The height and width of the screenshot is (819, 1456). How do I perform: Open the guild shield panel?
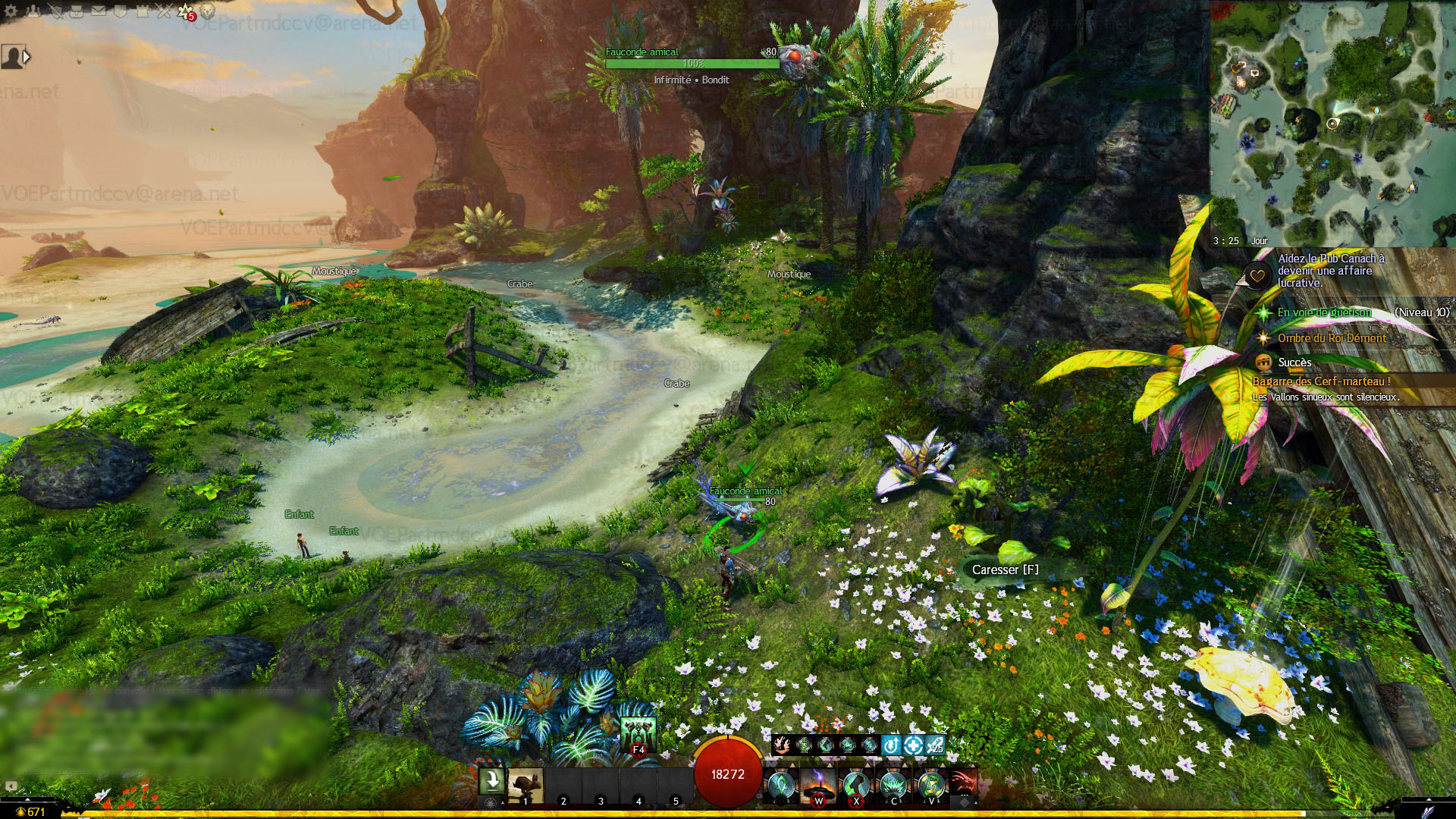tap(120, 11)
